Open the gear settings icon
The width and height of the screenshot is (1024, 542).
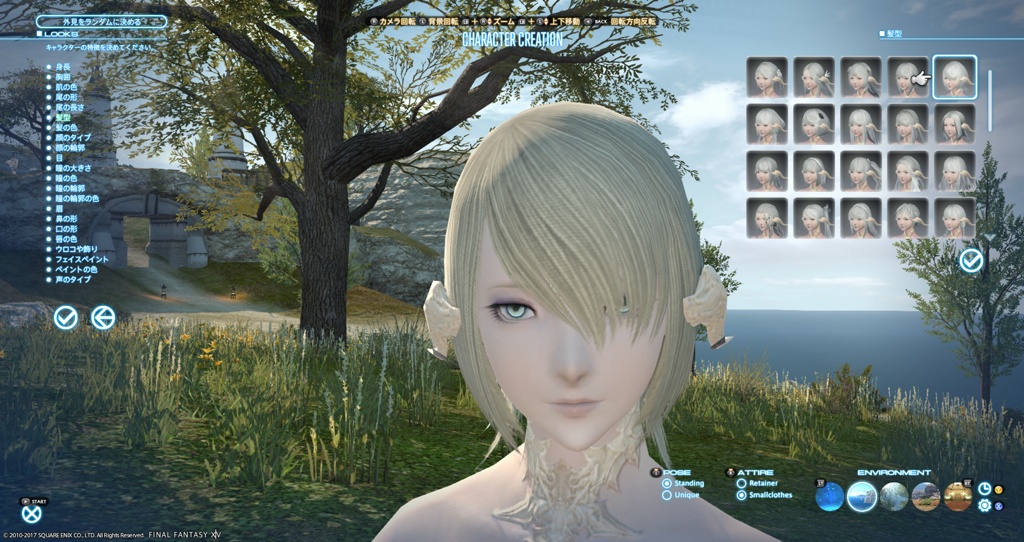(x=984, y=506)
